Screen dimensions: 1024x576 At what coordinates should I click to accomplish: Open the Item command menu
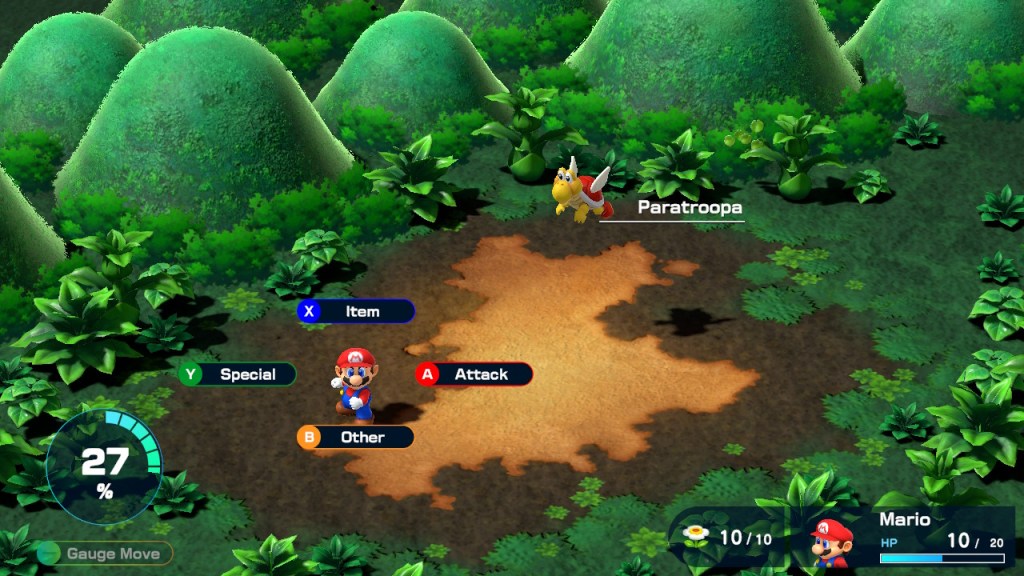[356, 311]
